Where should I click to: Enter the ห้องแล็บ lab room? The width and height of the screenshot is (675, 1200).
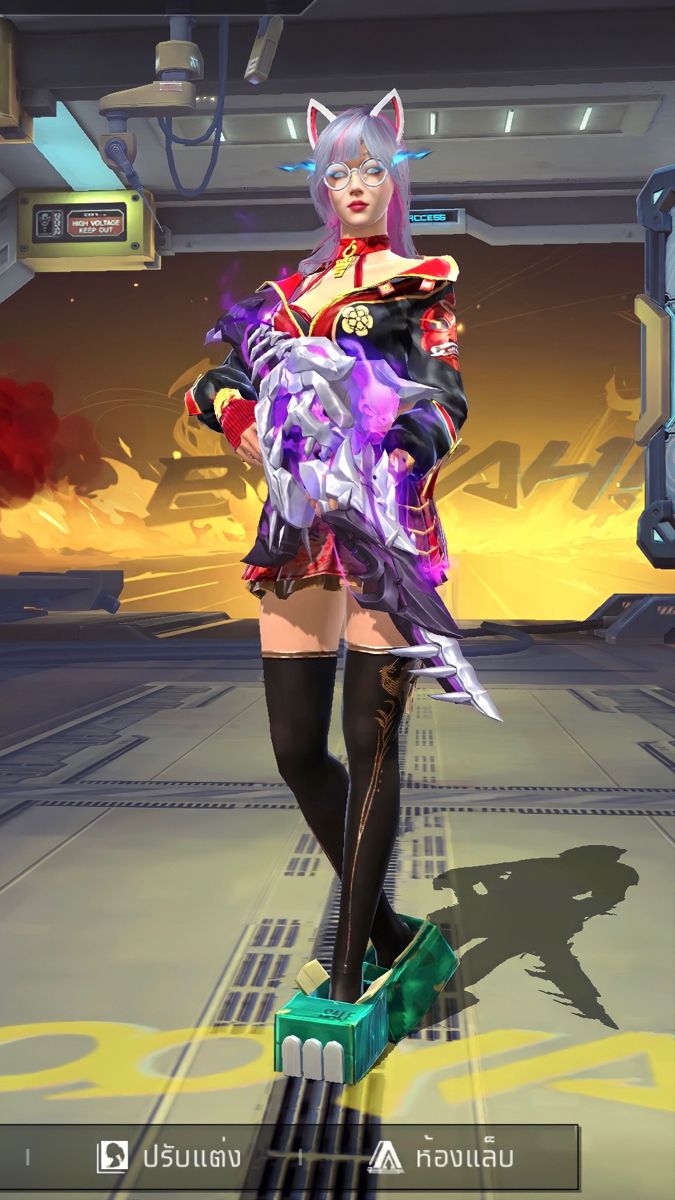(441, 1157)
